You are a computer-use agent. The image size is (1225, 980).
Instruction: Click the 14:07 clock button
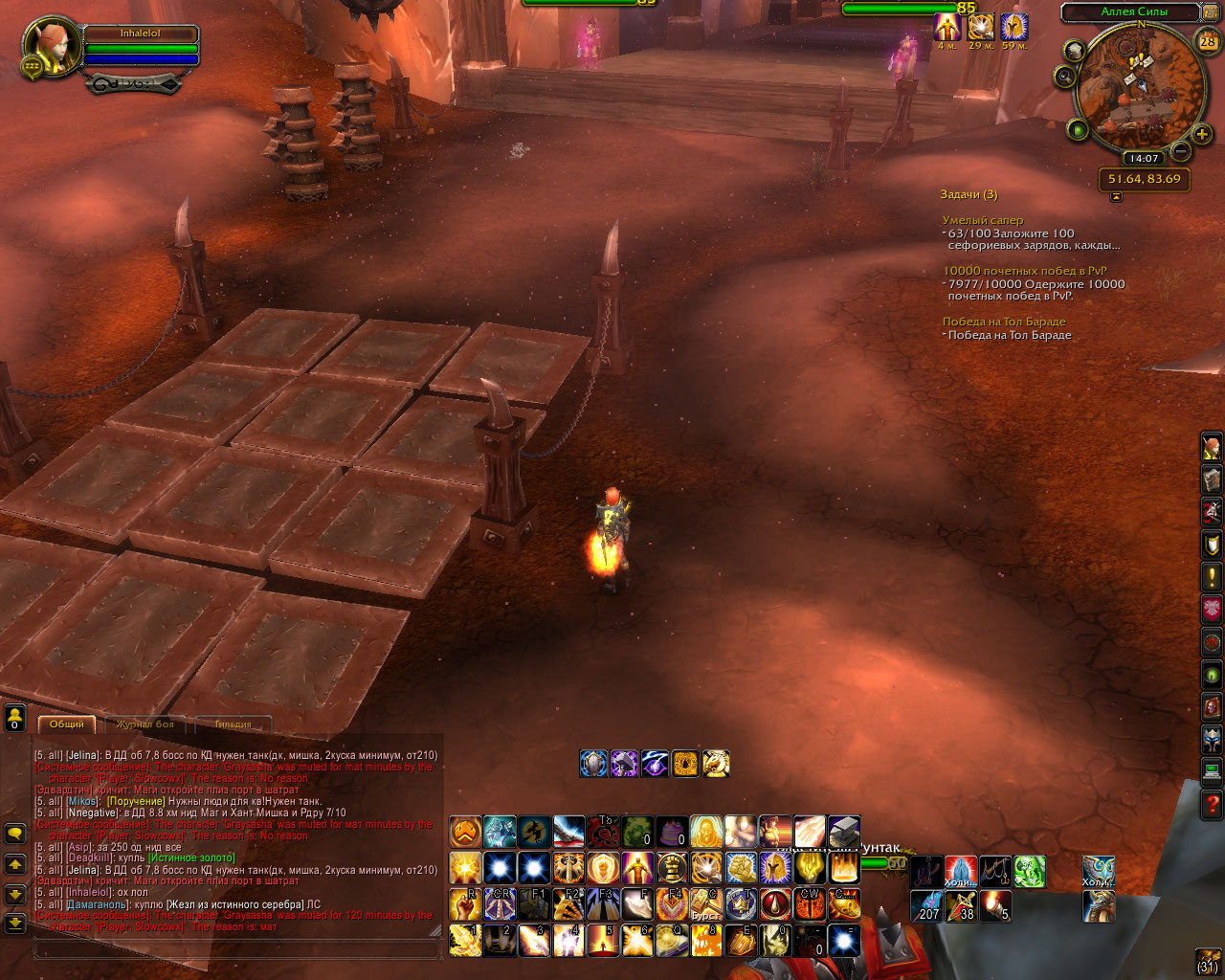click(1144, 159)
